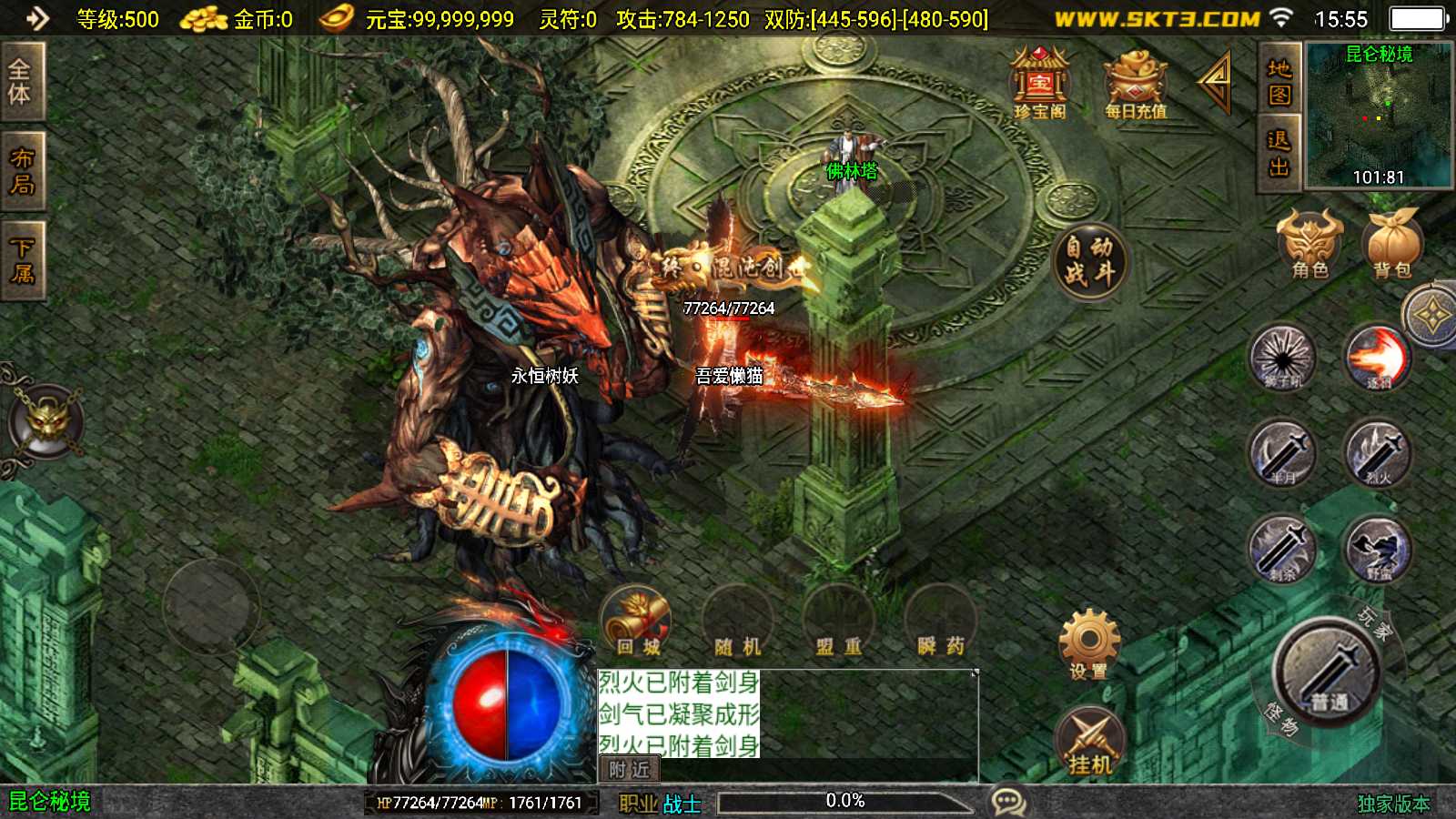Toggle 自动战斗 auto battle
1456x819 pixels.
coord(1089,260)
